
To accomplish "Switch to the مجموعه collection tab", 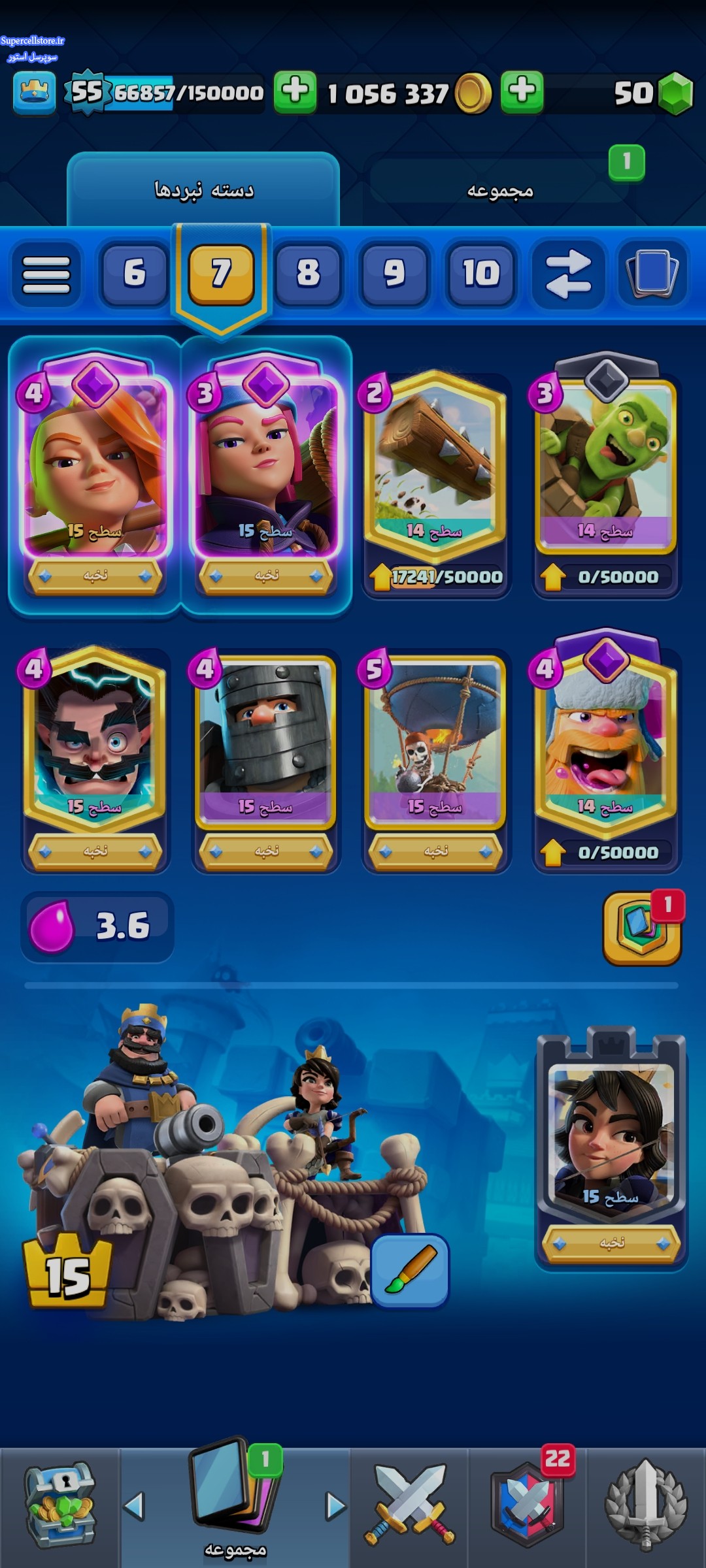I will point(500,190).
